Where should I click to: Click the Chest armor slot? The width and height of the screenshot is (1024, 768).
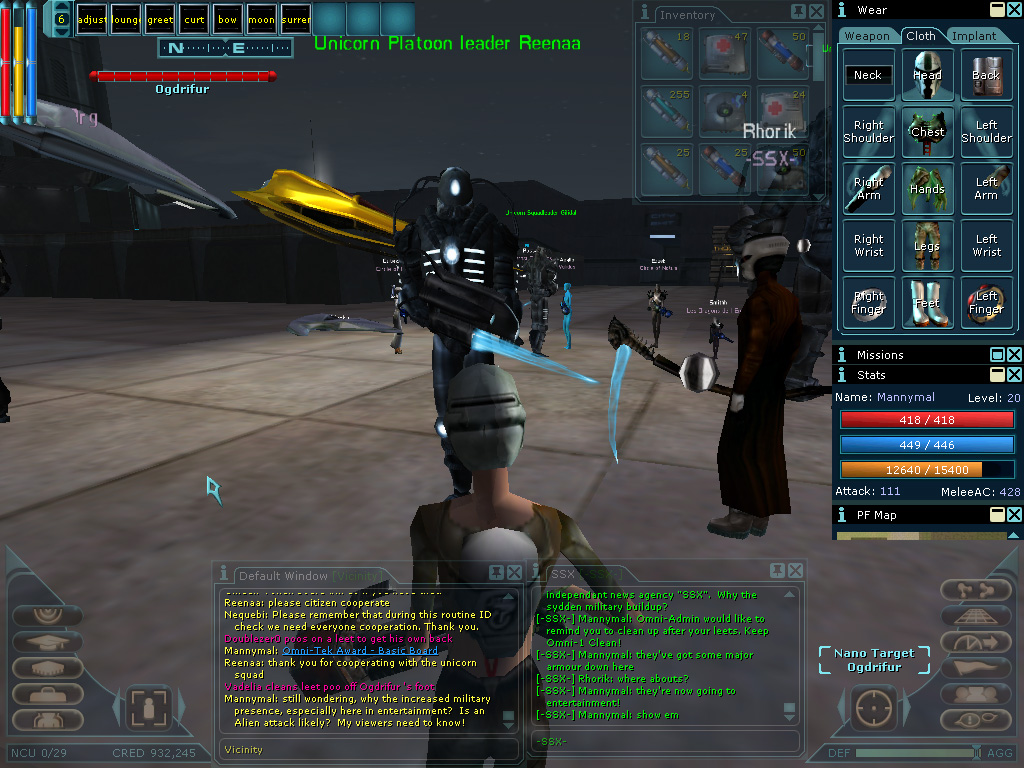(x=927, y=132)
